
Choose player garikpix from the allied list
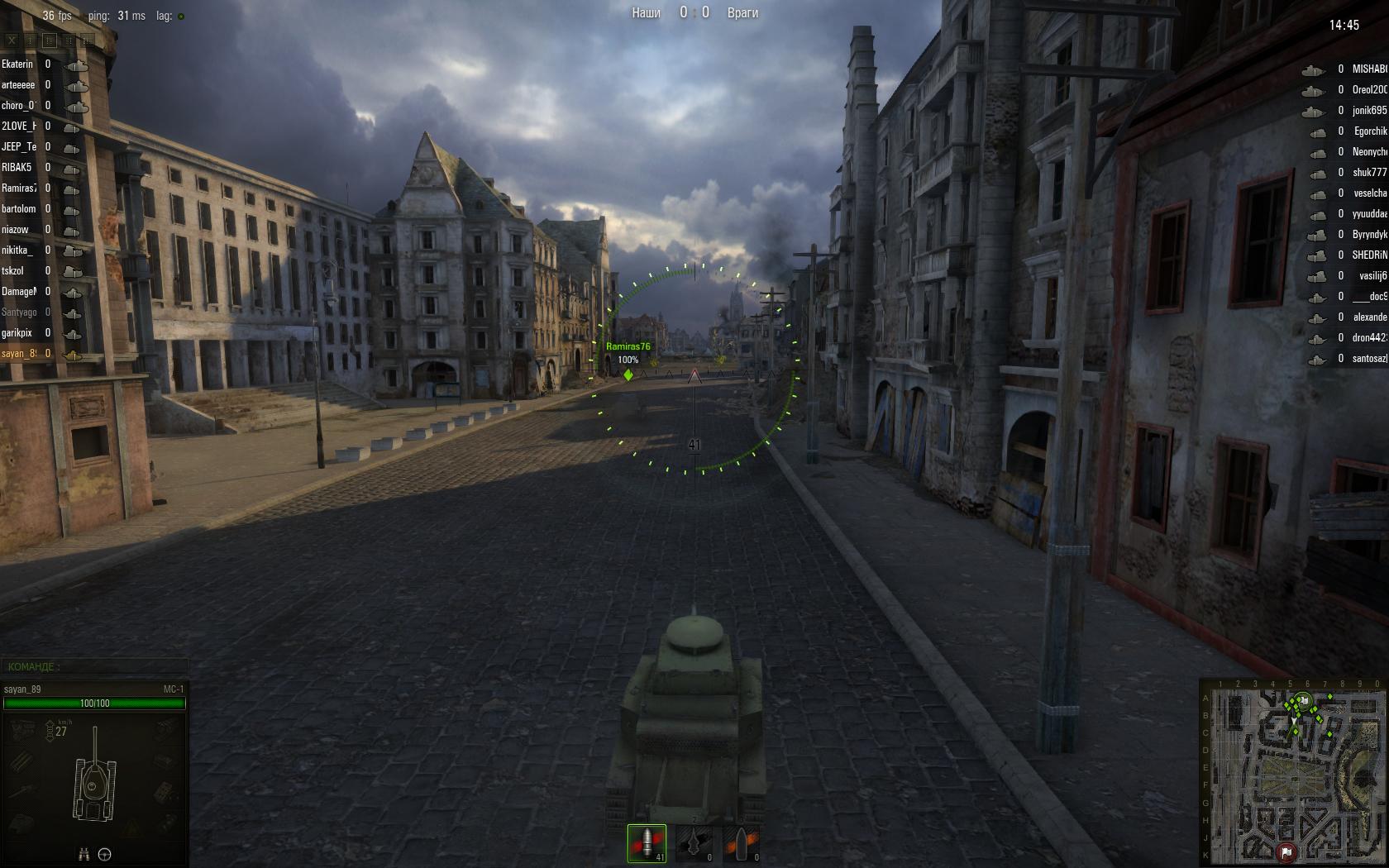pyautogui.click(x=17, y=333)
